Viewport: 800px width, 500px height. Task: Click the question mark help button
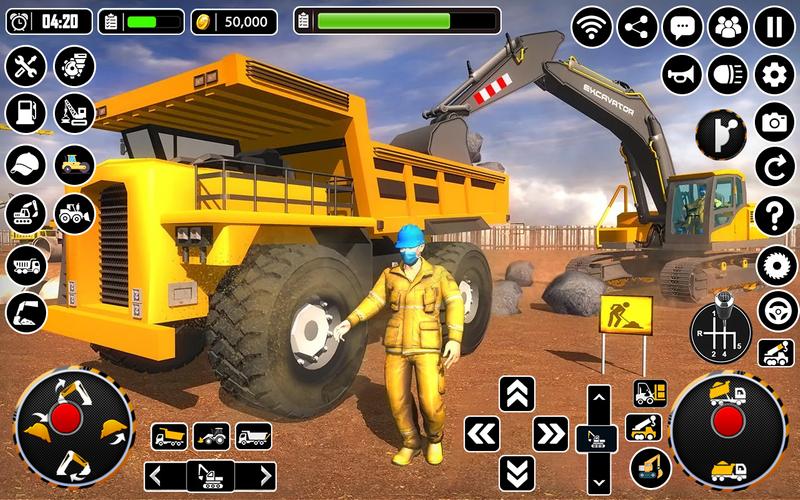point(774,214)
